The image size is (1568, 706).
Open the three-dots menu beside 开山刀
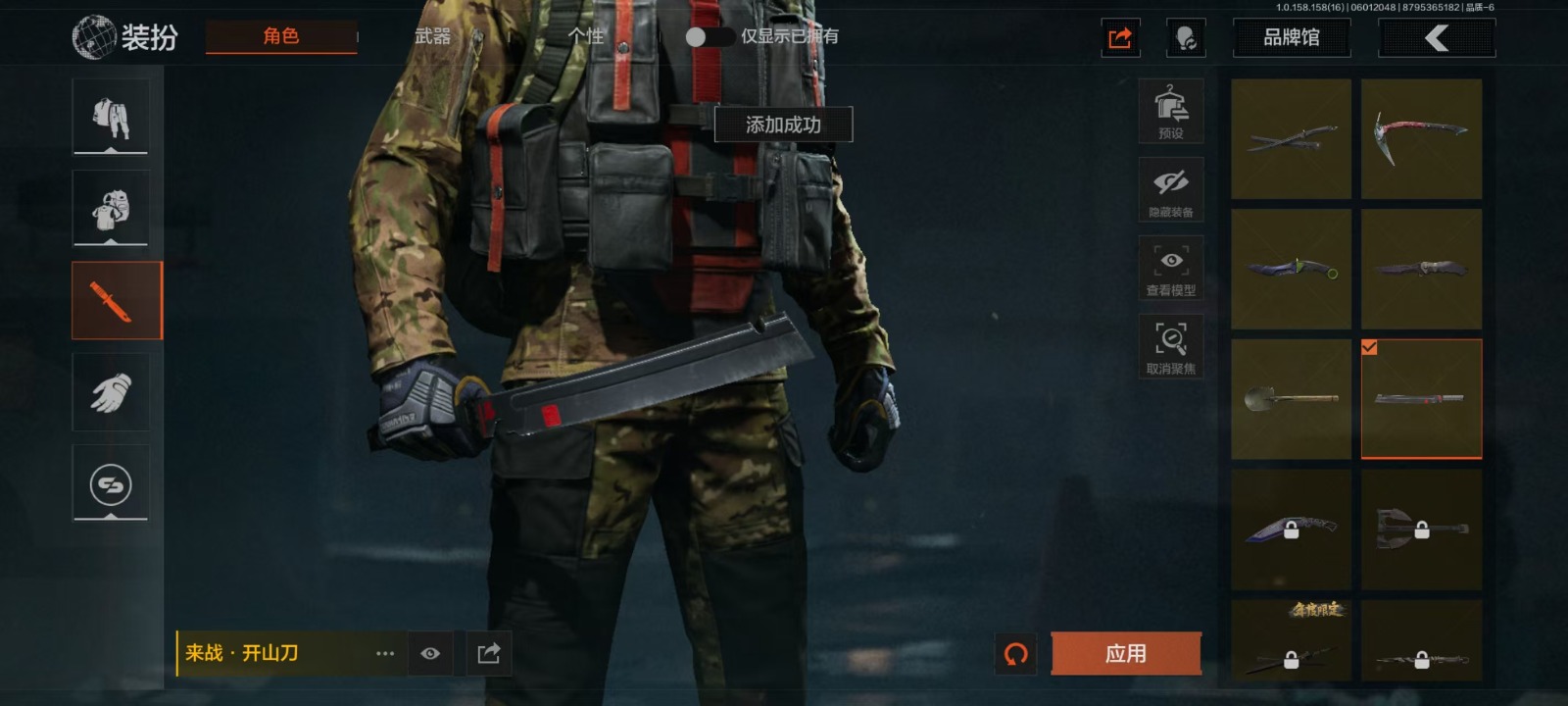coord(385,653)
